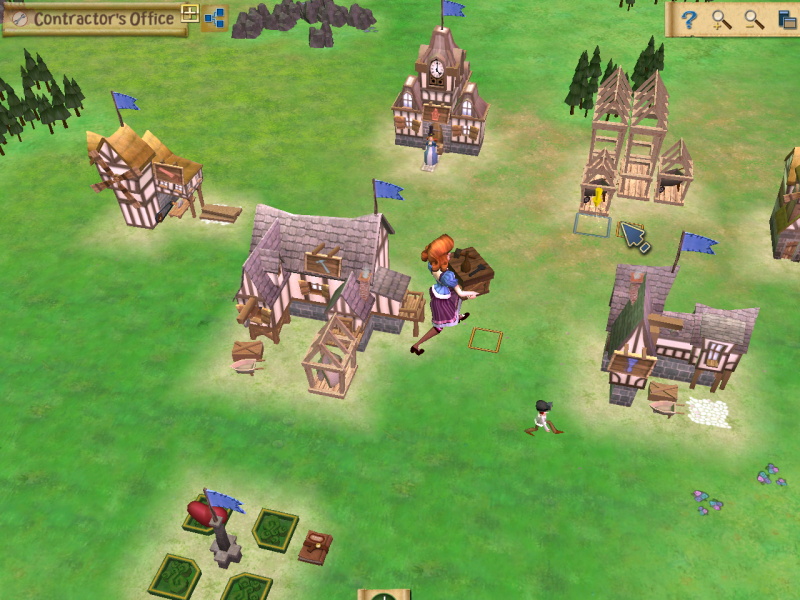Open the blue hierarchy tree icon
The image size is (800, 600).
[x=214, y=18]
